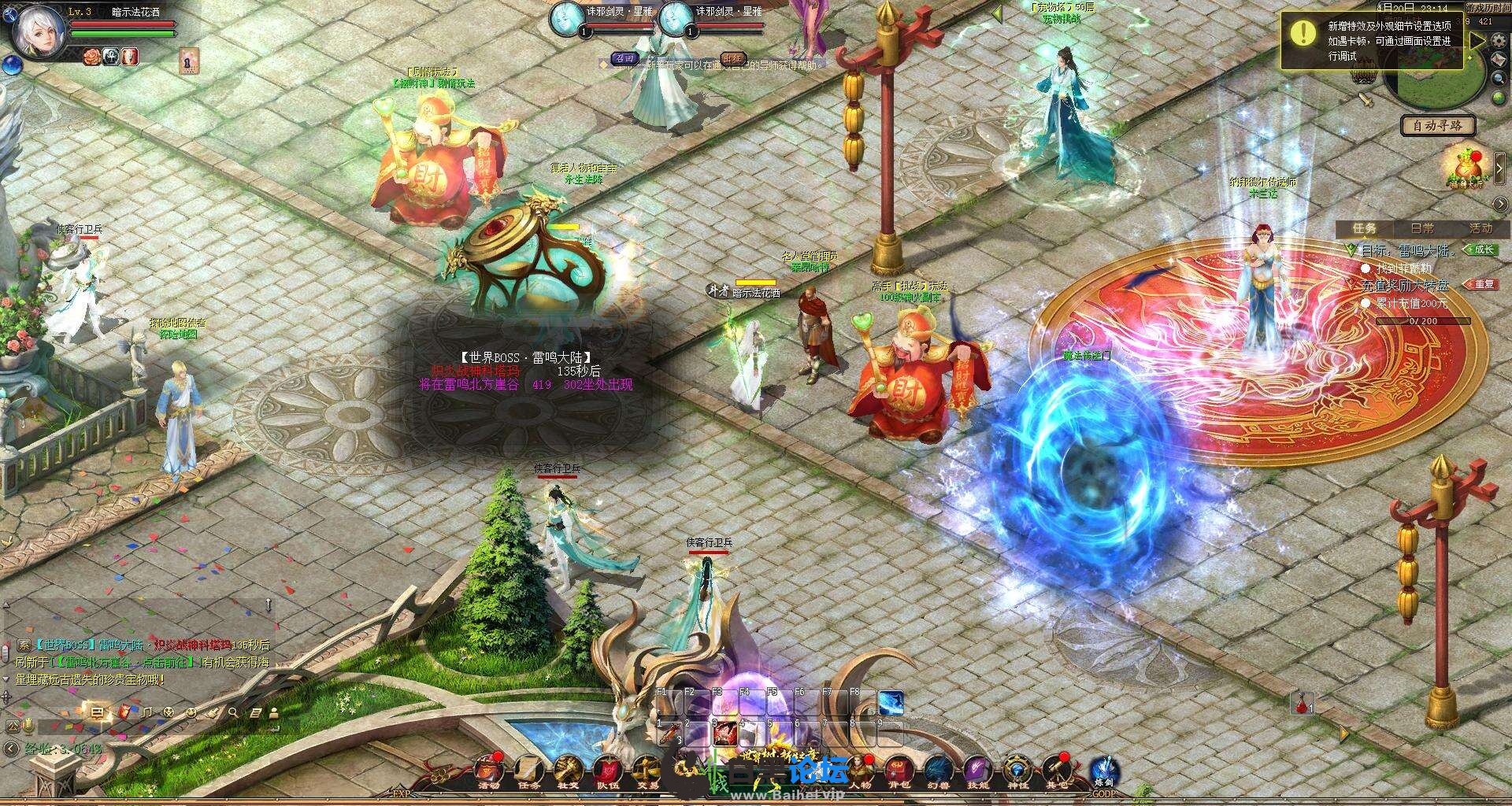Switch to the 日常 daily tab
The image size is (1512, 806).
(1422, 228)
